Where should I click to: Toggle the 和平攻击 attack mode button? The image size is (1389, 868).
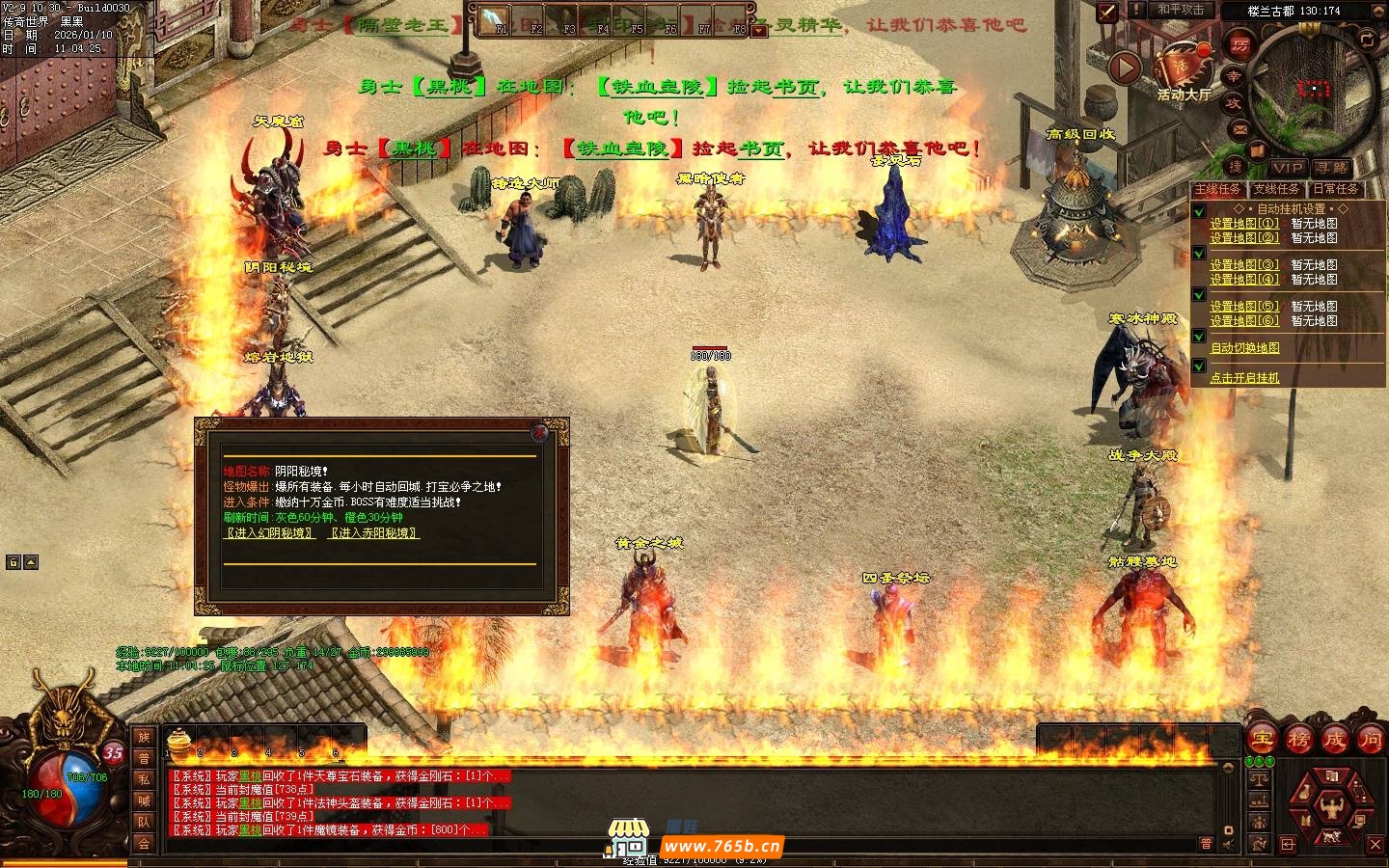coord(1181,10)
